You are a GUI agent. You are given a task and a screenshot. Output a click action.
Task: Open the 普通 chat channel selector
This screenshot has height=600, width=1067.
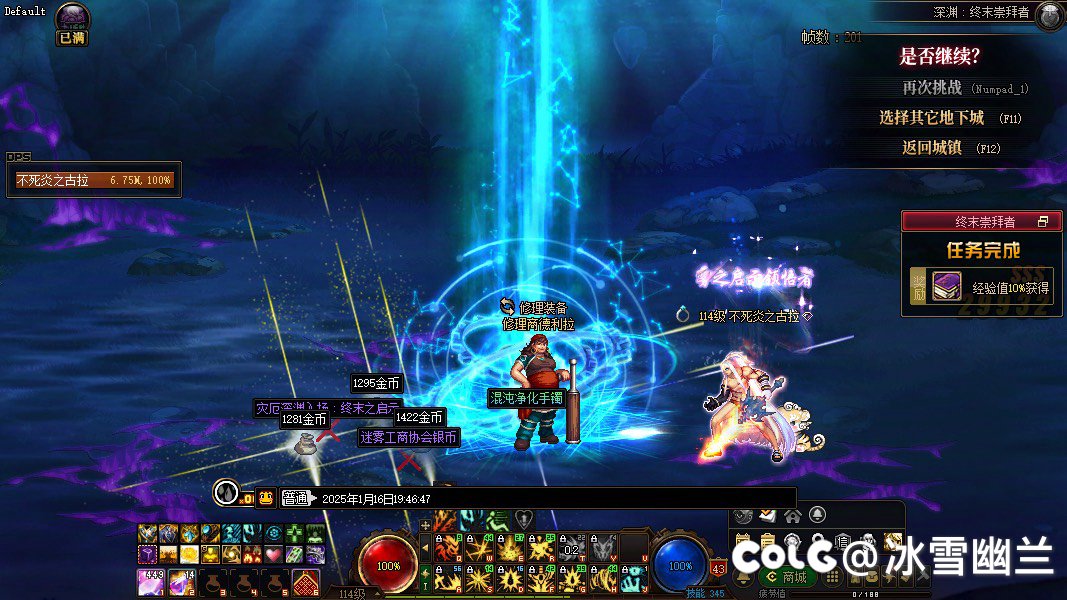point(297,498)
